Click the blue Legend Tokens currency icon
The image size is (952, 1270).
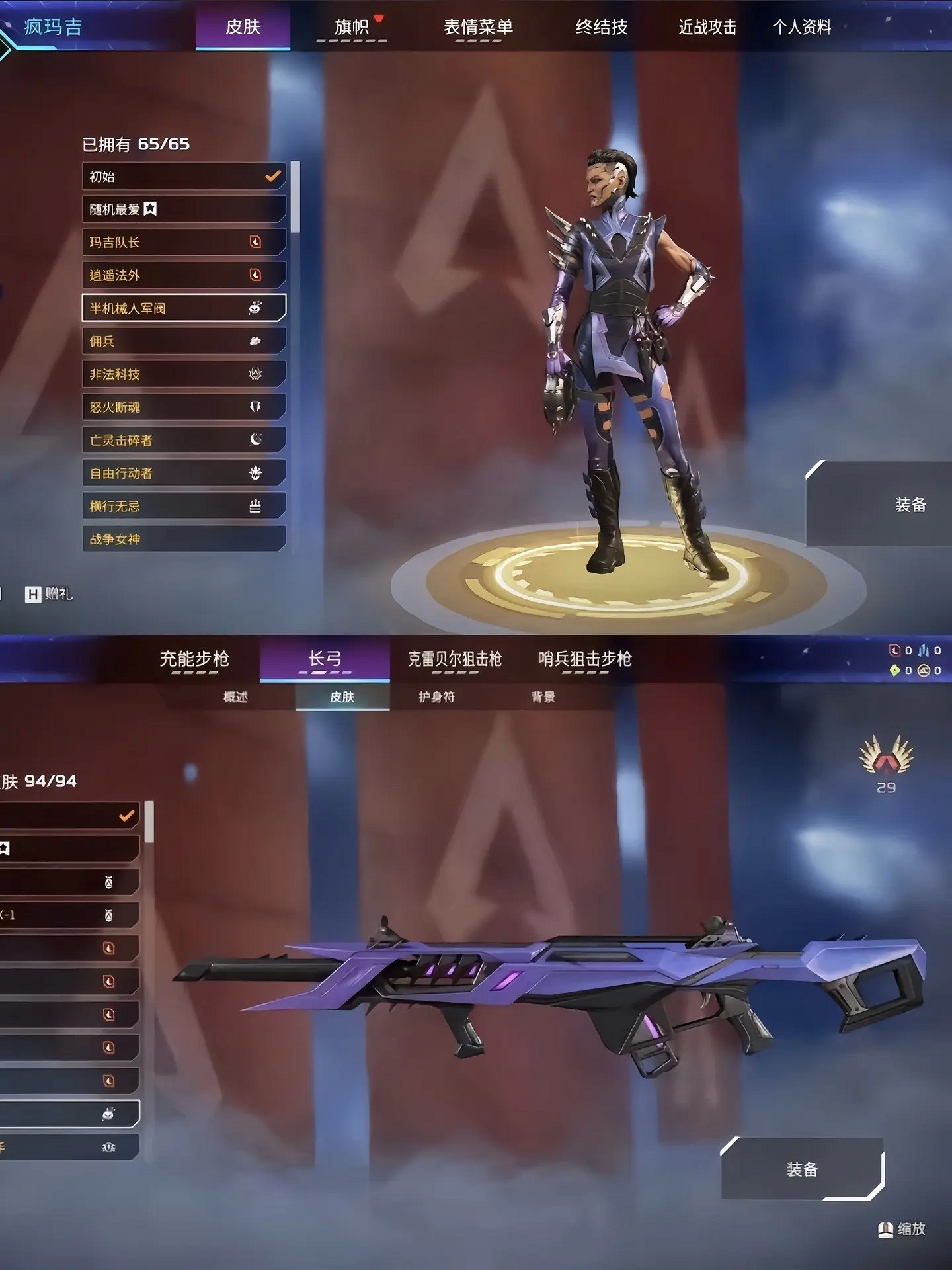(924, 651)
